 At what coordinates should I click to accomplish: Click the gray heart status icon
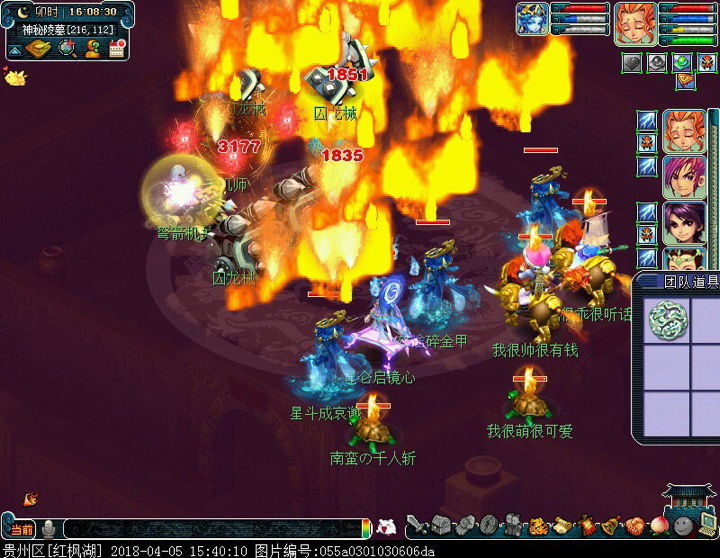[631, 62]
